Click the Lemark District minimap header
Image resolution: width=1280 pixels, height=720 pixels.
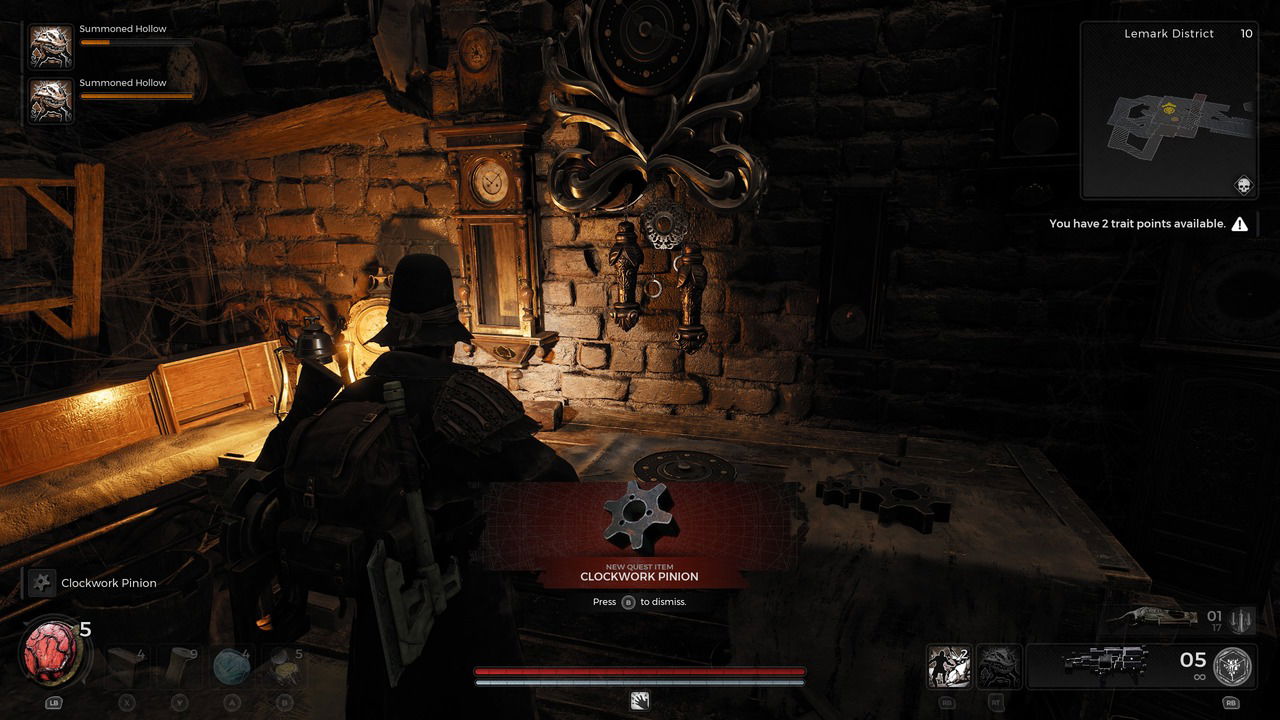(x=1168, y=33)
